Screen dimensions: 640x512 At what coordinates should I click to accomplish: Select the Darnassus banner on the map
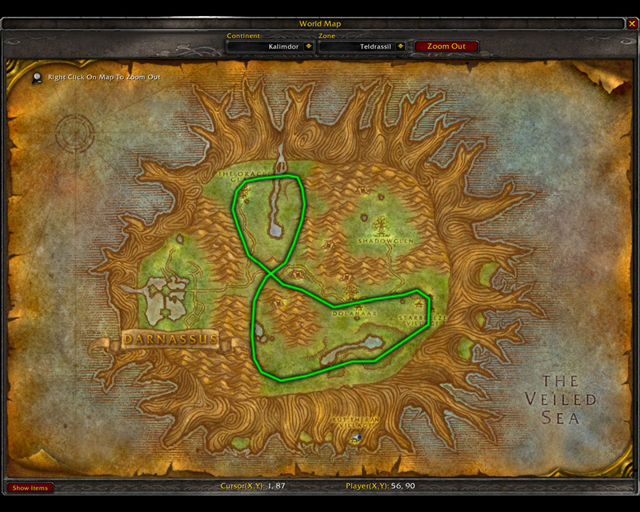[x=170, y=340]
